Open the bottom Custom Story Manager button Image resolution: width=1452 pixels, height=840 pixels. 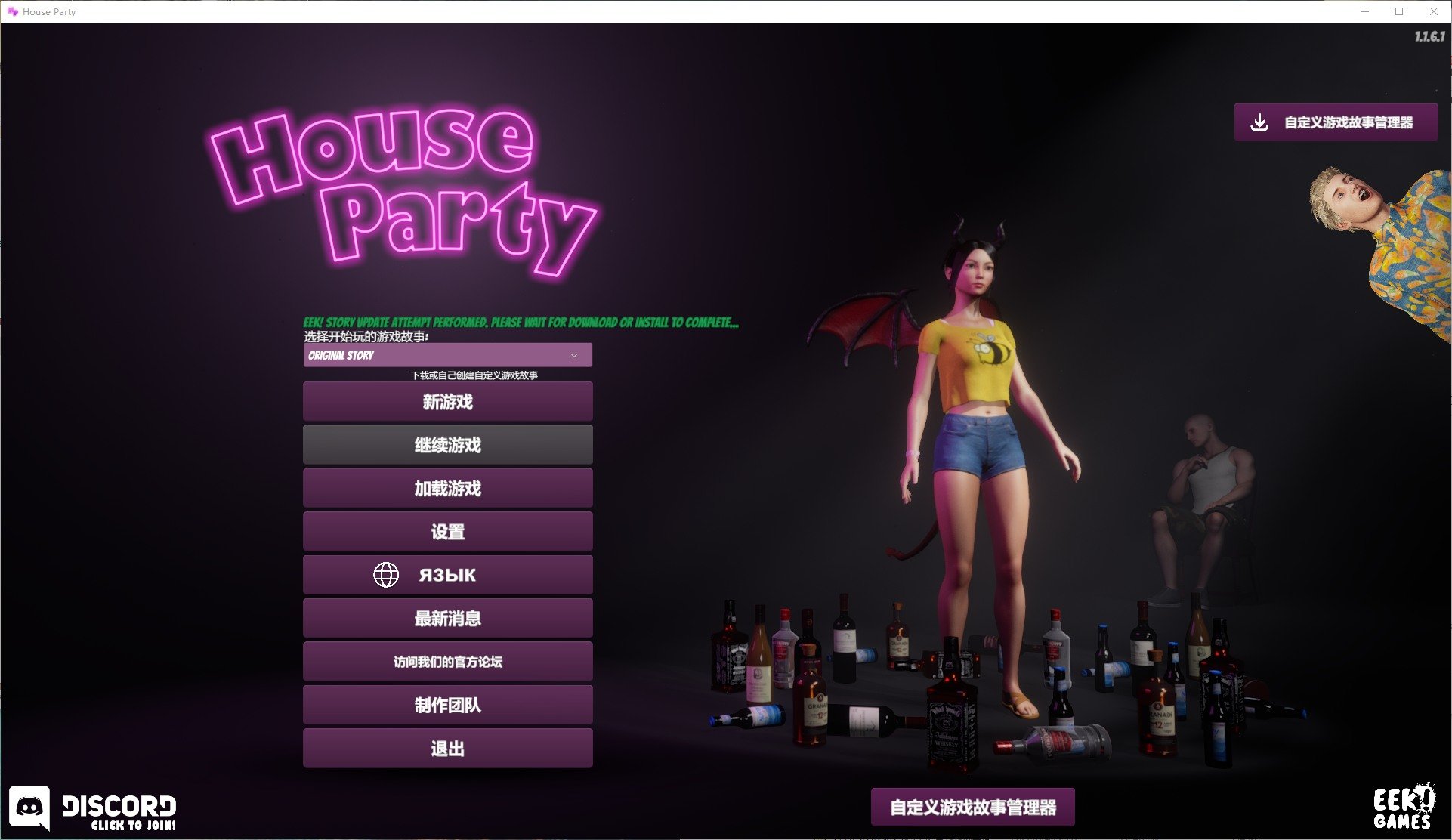[x=973, y=807]
